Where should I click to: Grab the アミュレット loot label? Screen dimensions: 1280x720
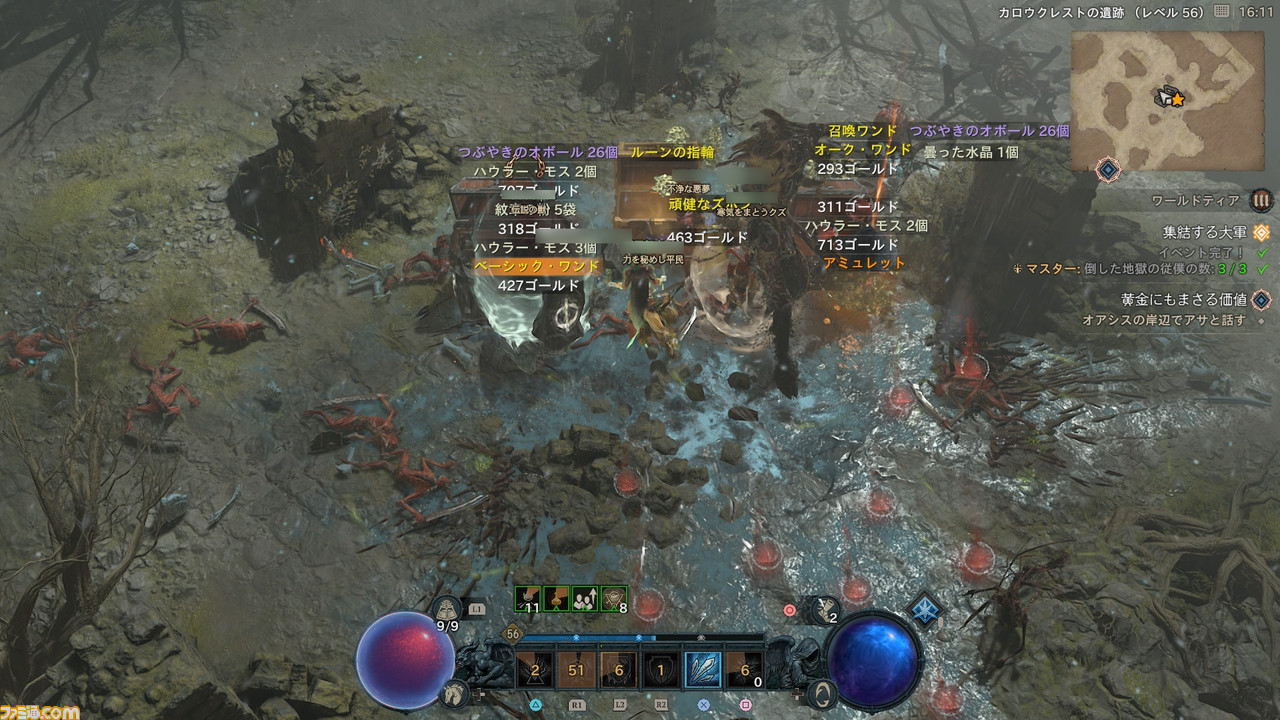[x=864, y=263]
